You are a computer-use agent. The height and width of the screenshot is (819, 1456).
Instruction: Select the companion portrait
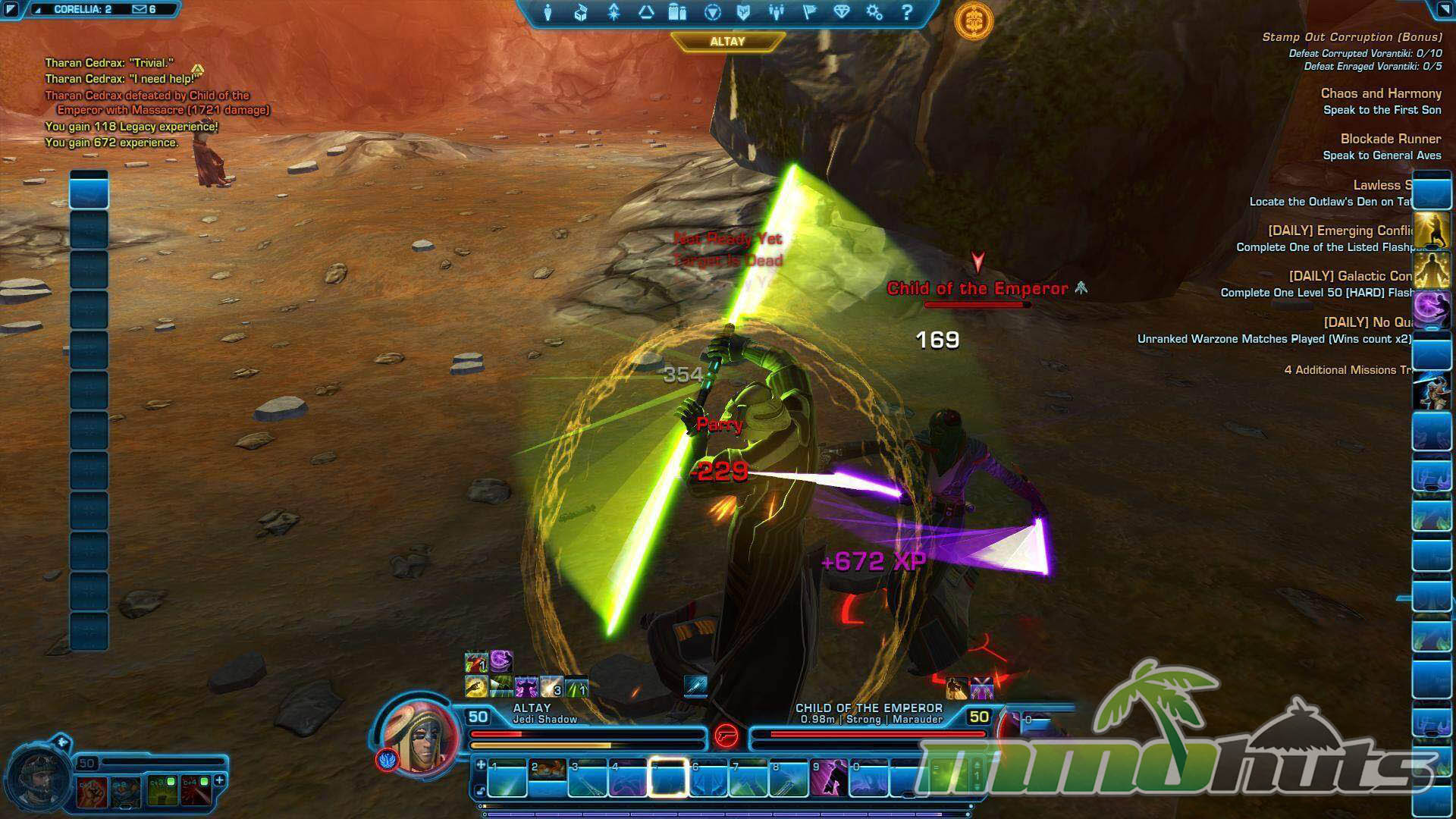(38, 777)
